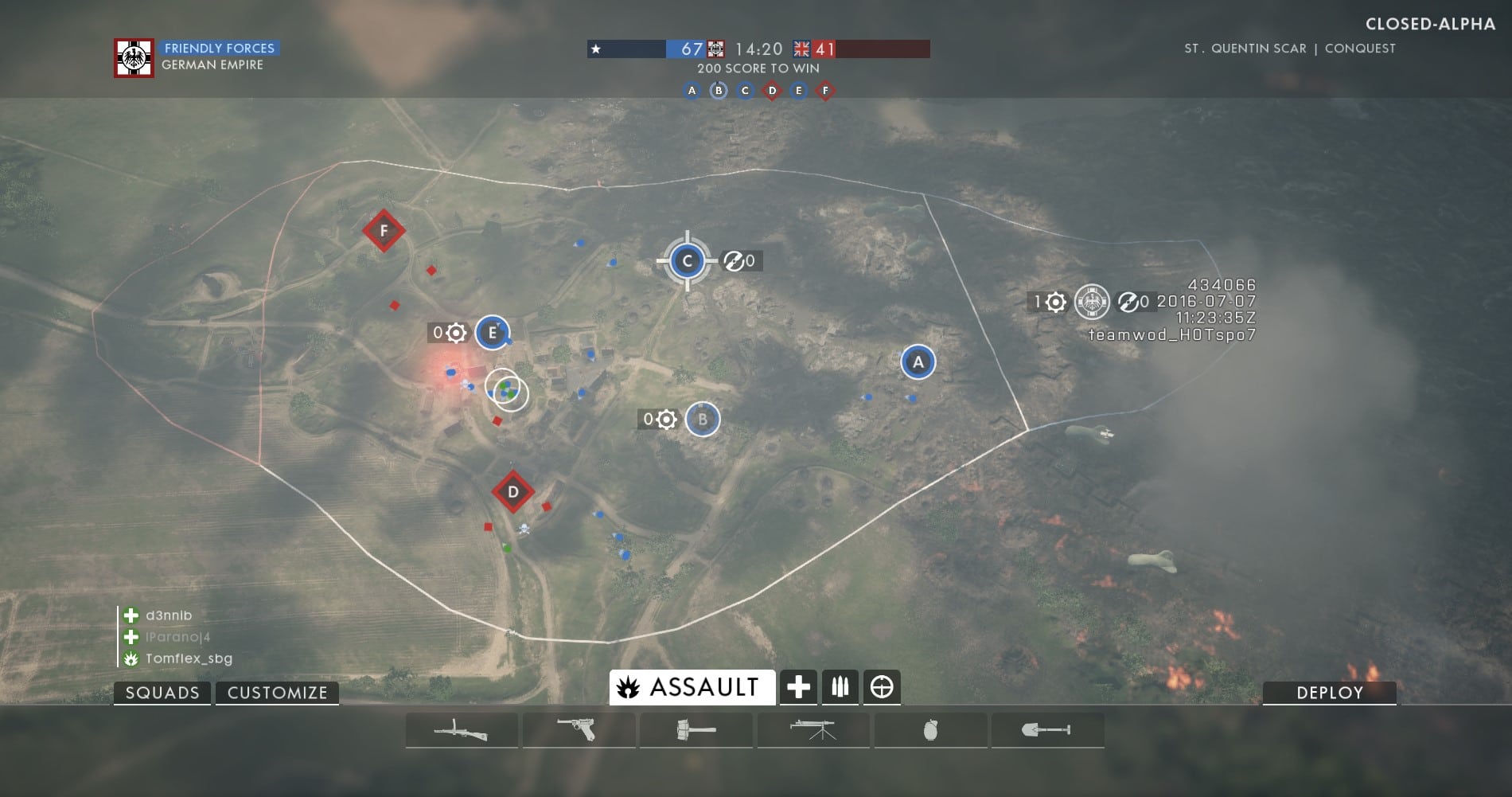This screenshot has height=797, width=1512.
Task: Switch to the Medic class cross icon
Action: 798,687
